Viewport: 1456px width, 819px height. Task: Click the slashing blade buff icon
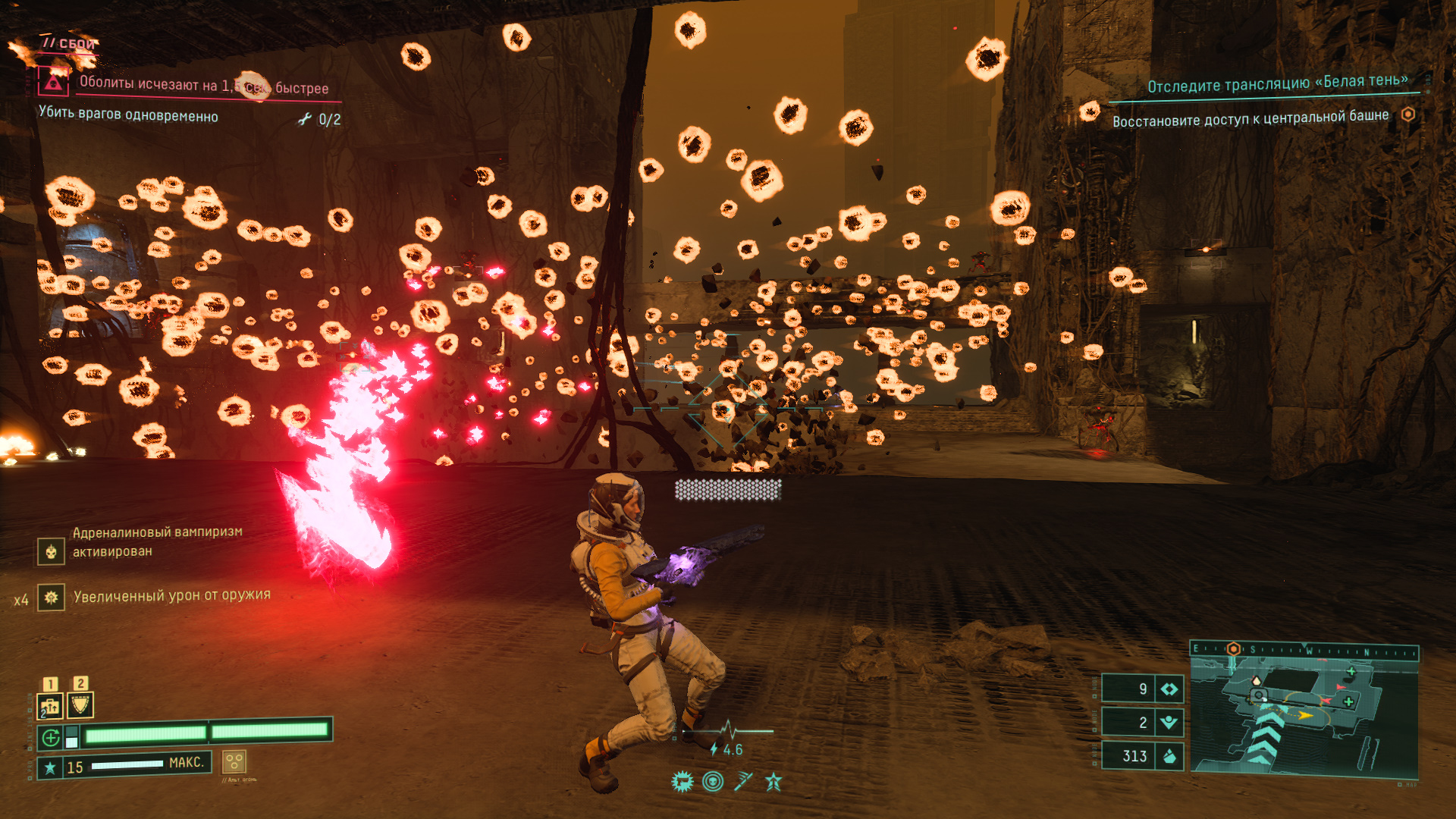tap(743, 781)
